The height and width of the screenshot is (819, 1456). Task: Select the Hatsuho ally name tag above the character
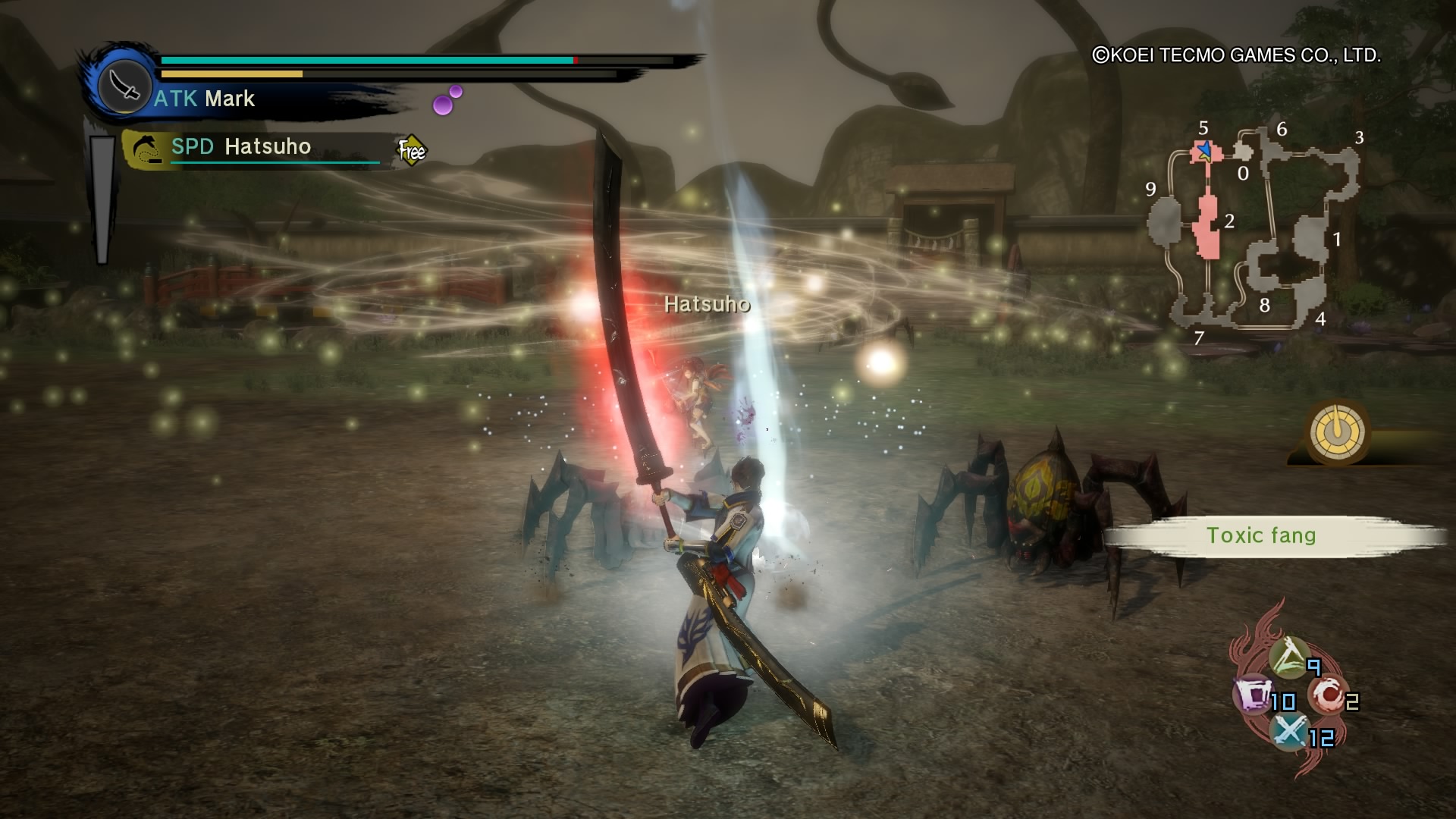tap(705, 305)
